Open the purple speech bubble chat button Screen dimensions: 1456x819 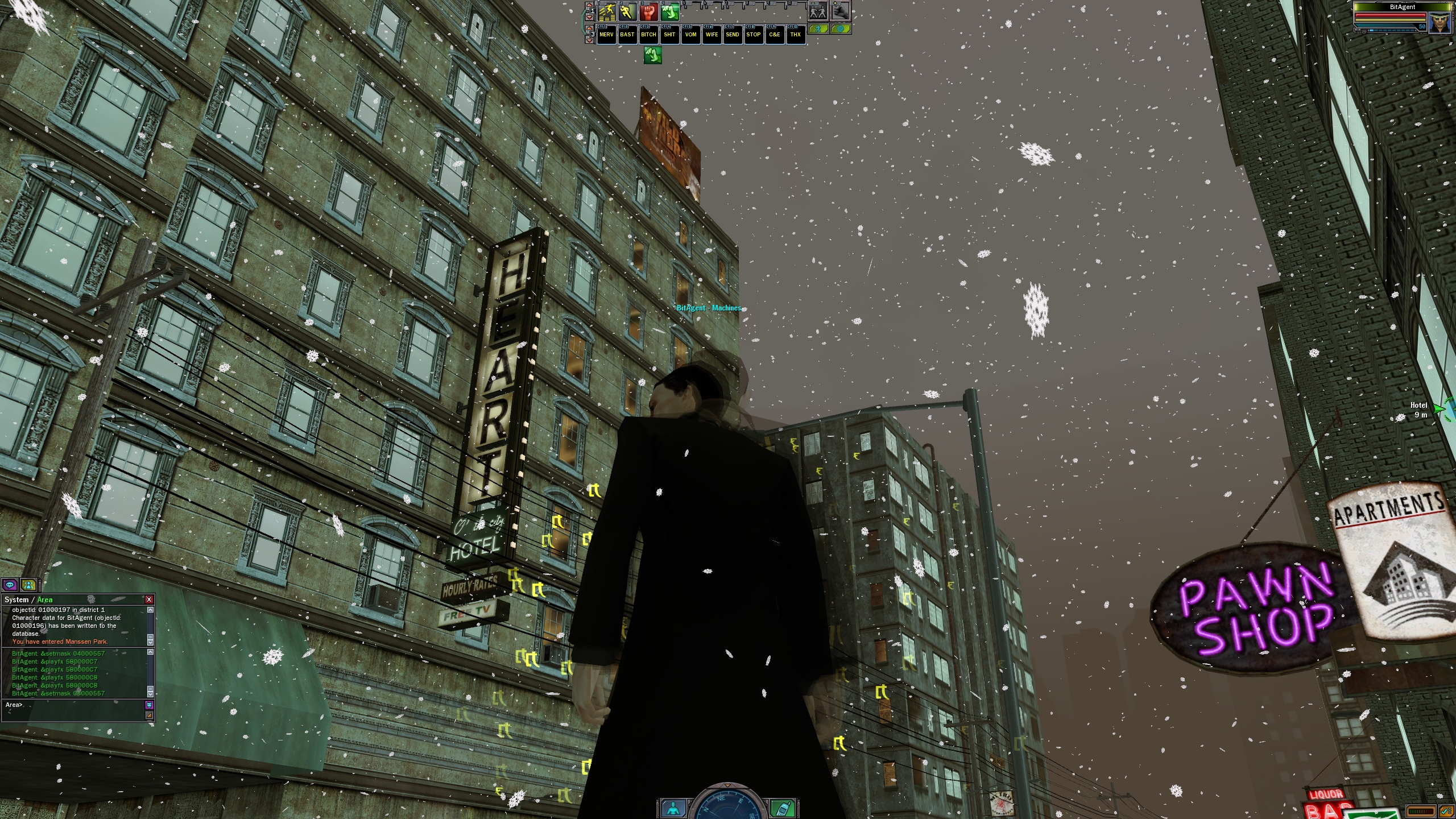click(10, 585)
